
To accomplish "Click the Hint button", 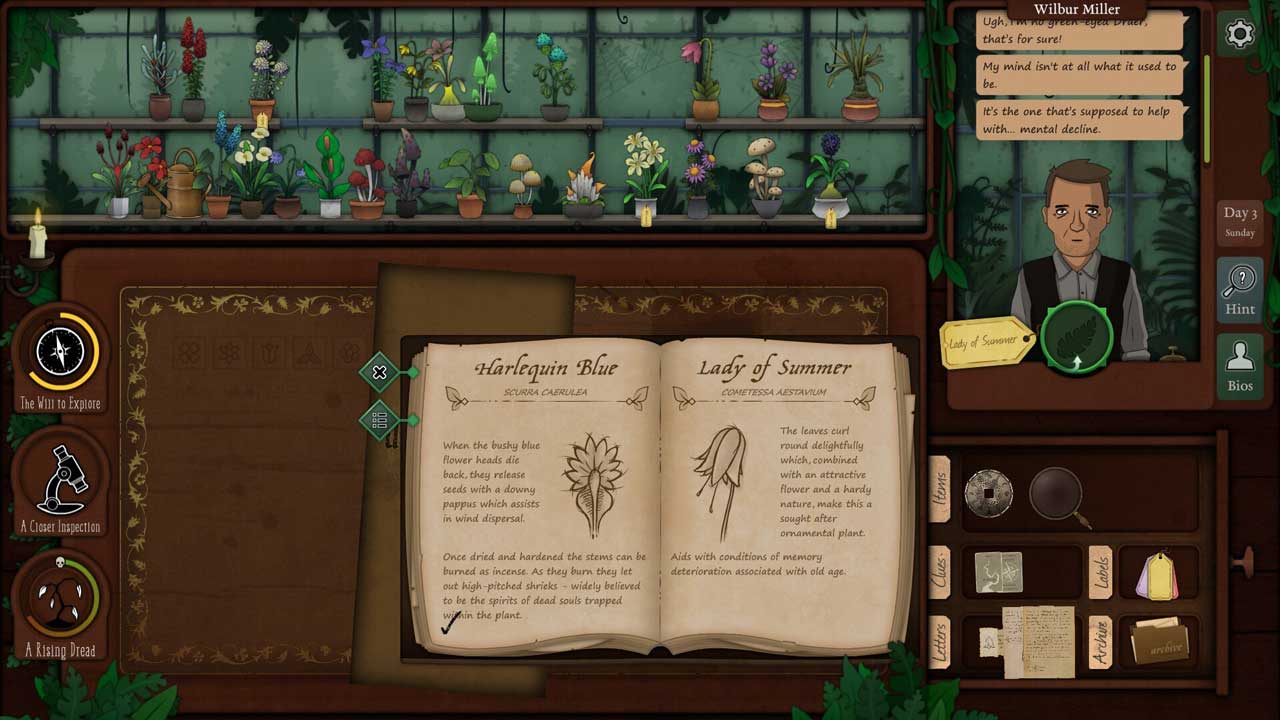I will [1239, 289].
